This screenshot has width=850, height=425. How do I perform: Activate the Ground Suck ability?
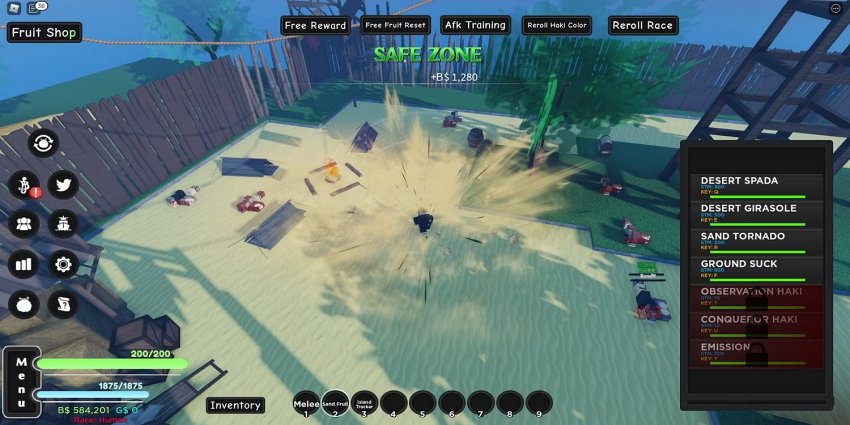755,269
